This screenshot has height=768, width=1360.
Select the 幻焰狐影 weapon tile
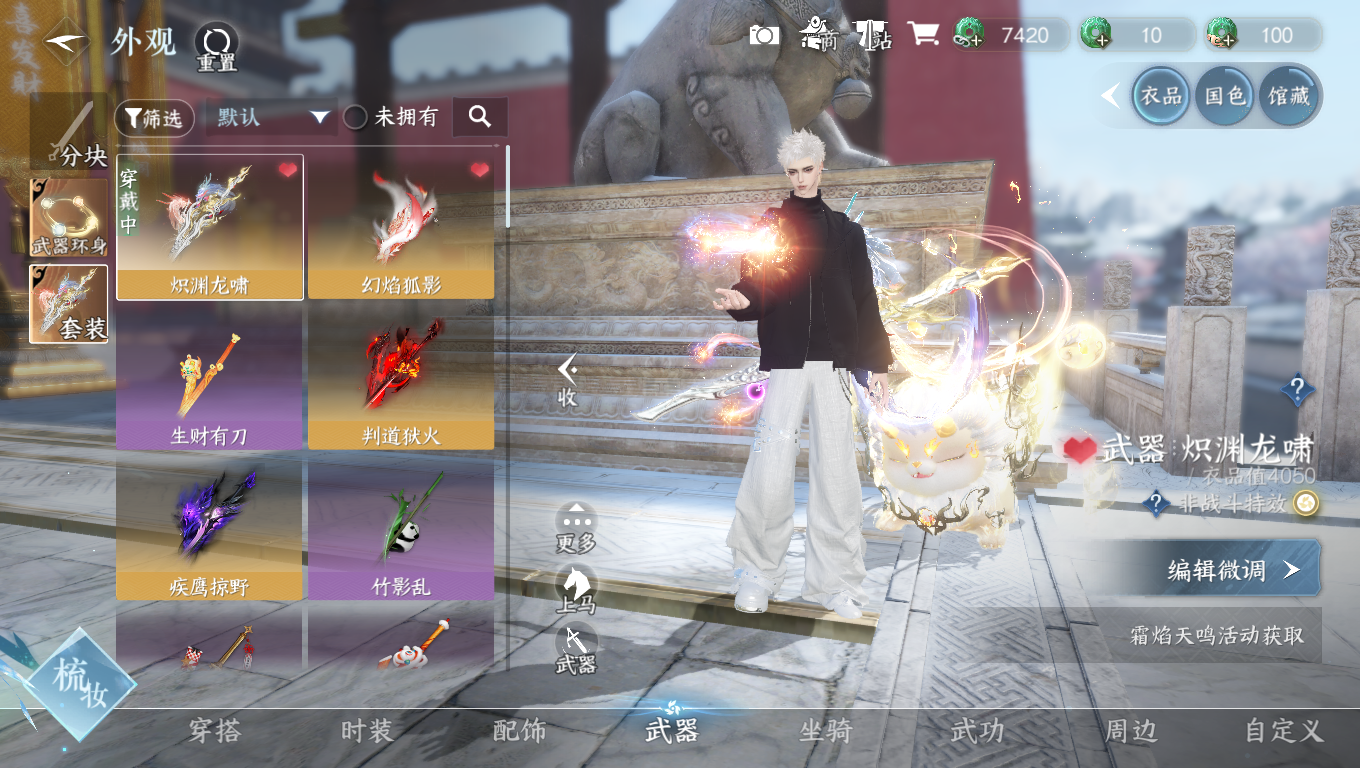click(x=401, y=227)
